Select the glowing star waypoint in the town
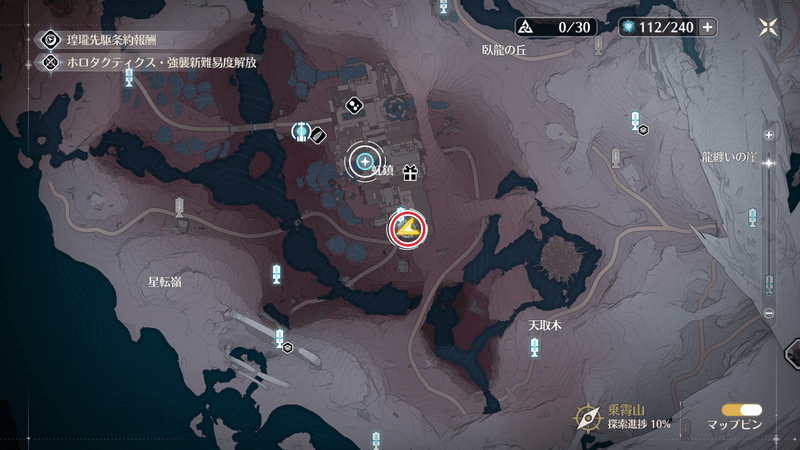The width and height of the screenshot is (800, 450). pyautogui.click(x=365, y=160)
